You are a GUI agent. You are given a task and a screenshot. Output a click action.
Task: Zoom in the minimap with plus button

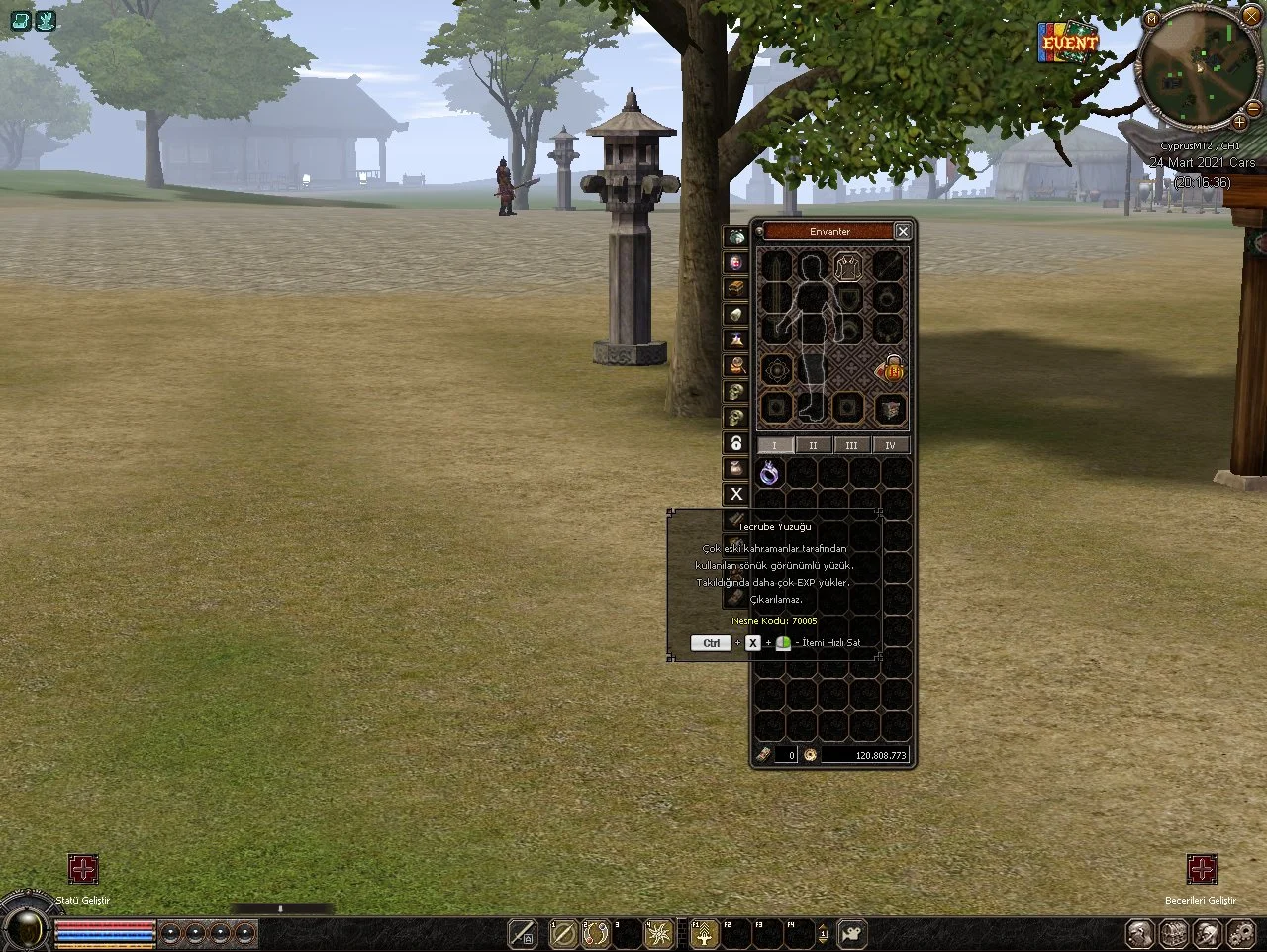[1239, 122]
